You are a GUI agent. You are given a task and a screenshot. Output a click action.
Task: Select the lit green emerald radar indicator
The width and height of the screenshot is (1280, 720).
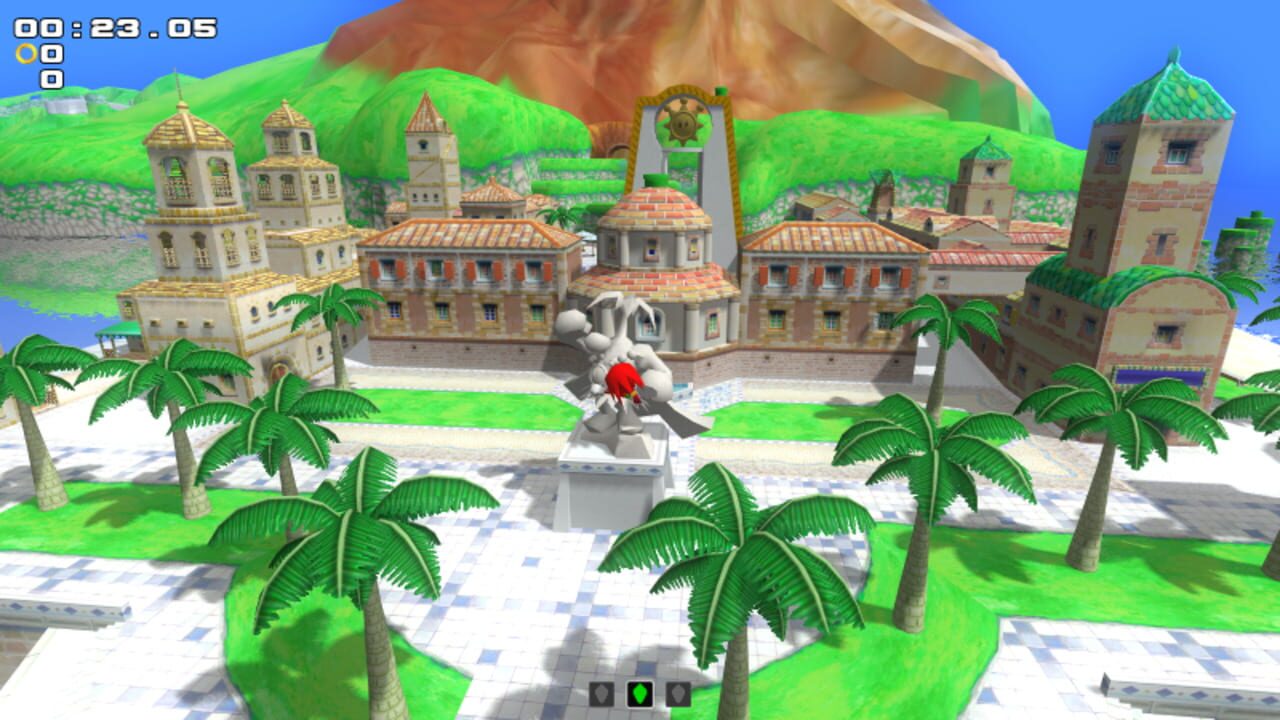click(x=640, y=694)
